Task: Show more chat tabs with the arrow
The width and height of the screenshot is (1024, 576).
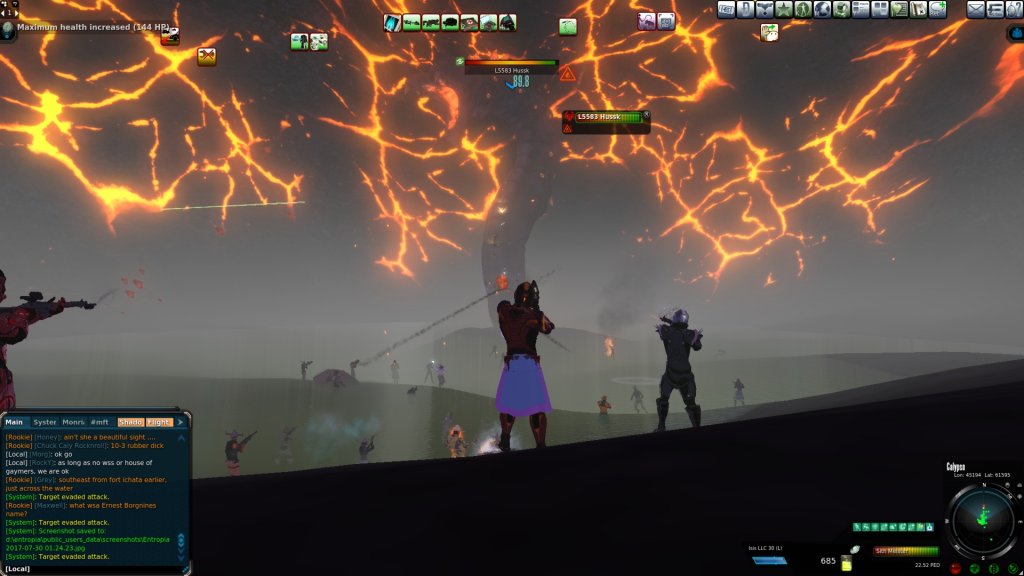Action: pyautogui.click(x=181, y=422)
